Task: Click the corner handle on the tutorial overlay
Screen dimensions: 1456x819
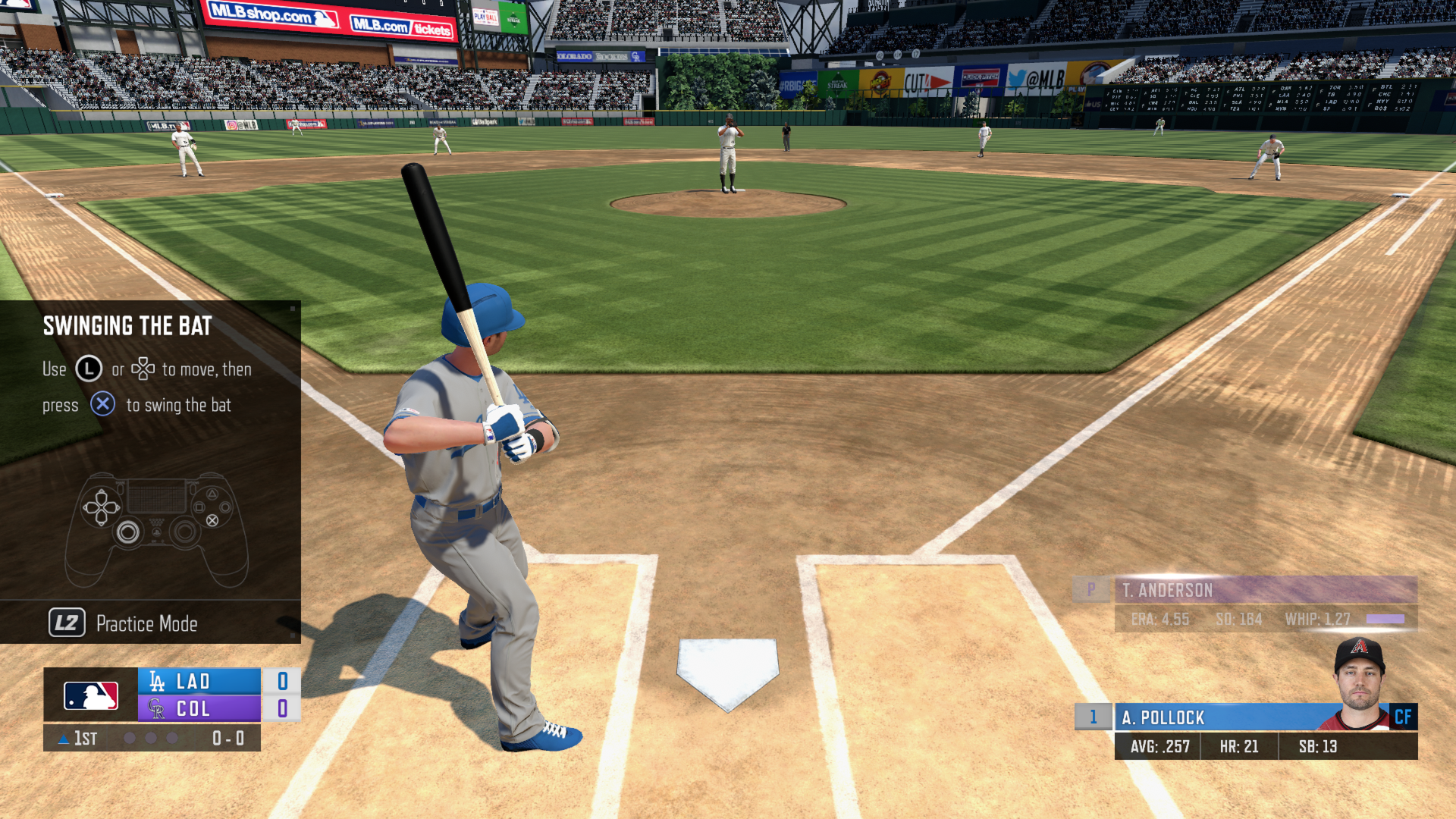Action: 291,310
